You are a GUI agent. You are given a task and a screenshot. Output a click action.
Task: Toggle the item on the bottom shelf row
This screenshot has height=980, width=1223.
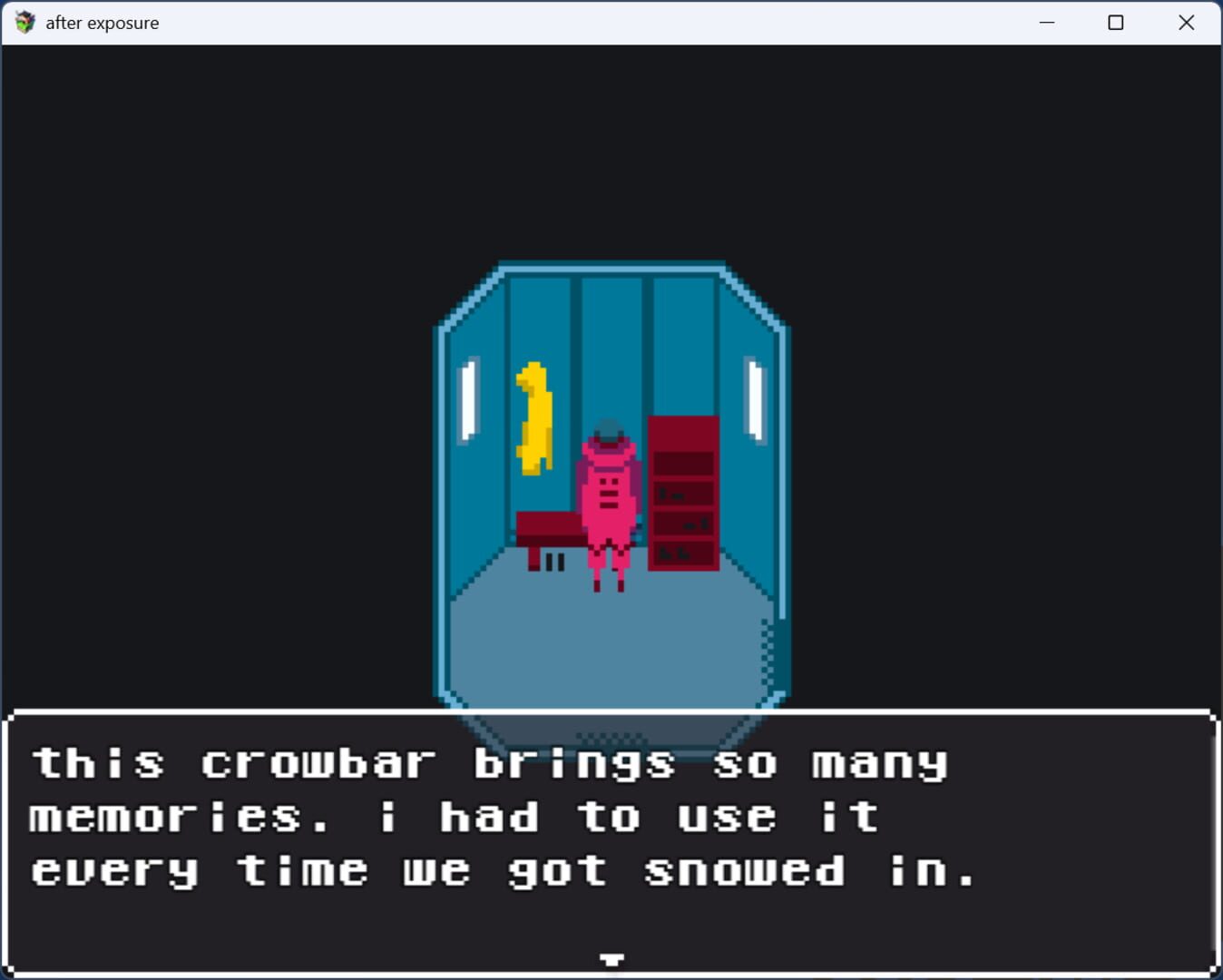pos(671,552)
